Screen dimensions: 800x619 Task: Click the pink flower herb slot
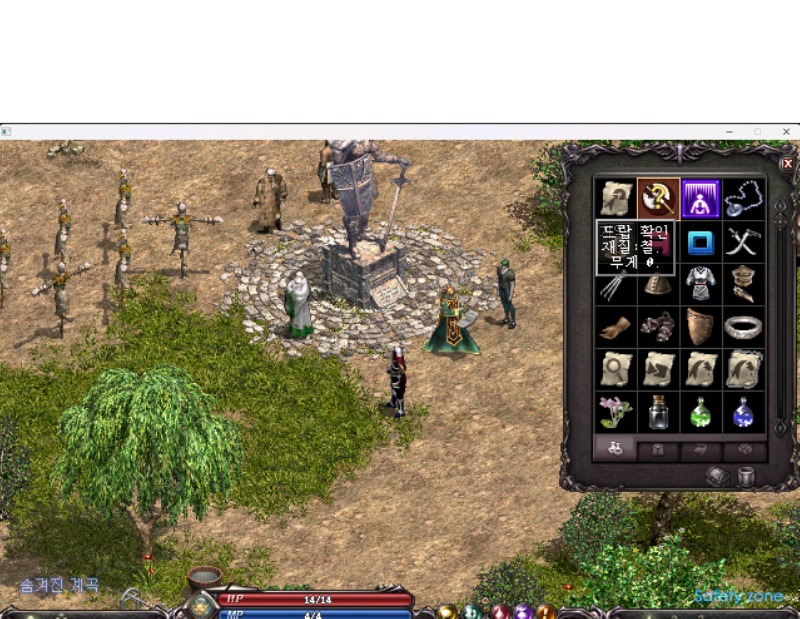coord(615,412)
